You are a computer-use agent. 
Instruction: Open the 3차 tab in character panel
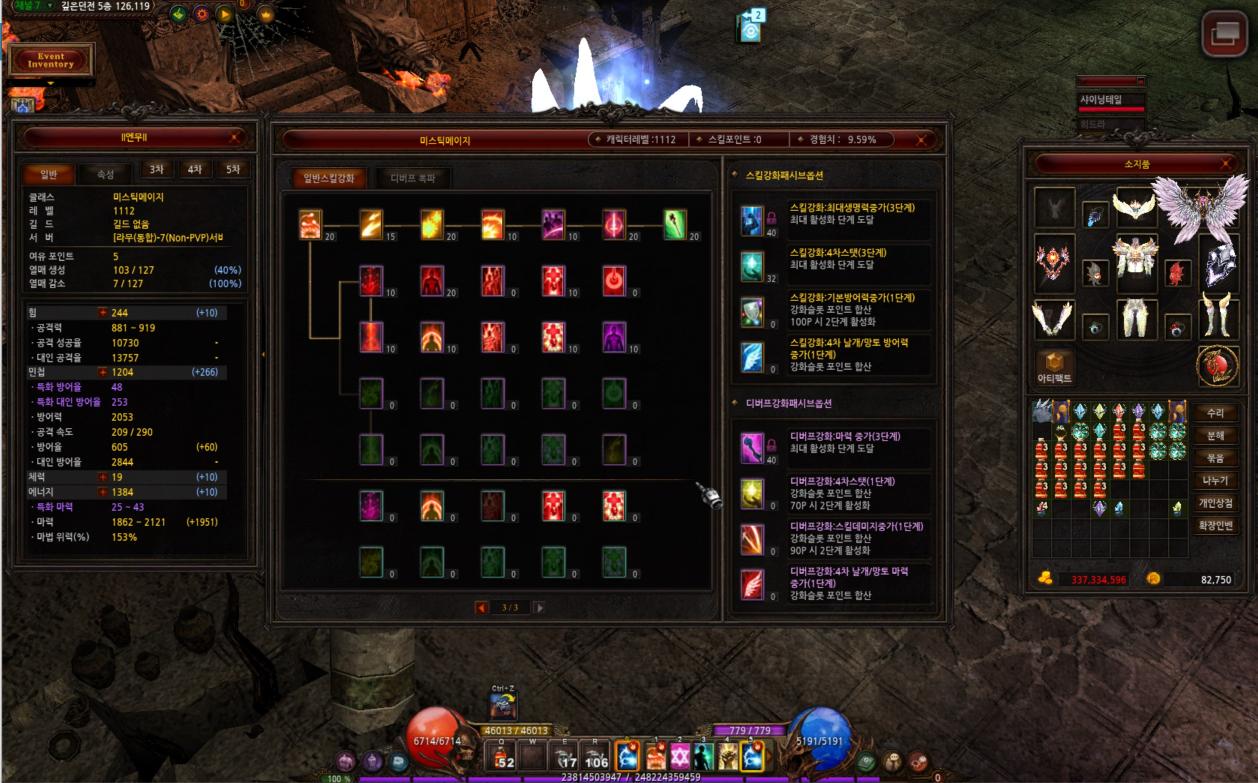(156, 170)
